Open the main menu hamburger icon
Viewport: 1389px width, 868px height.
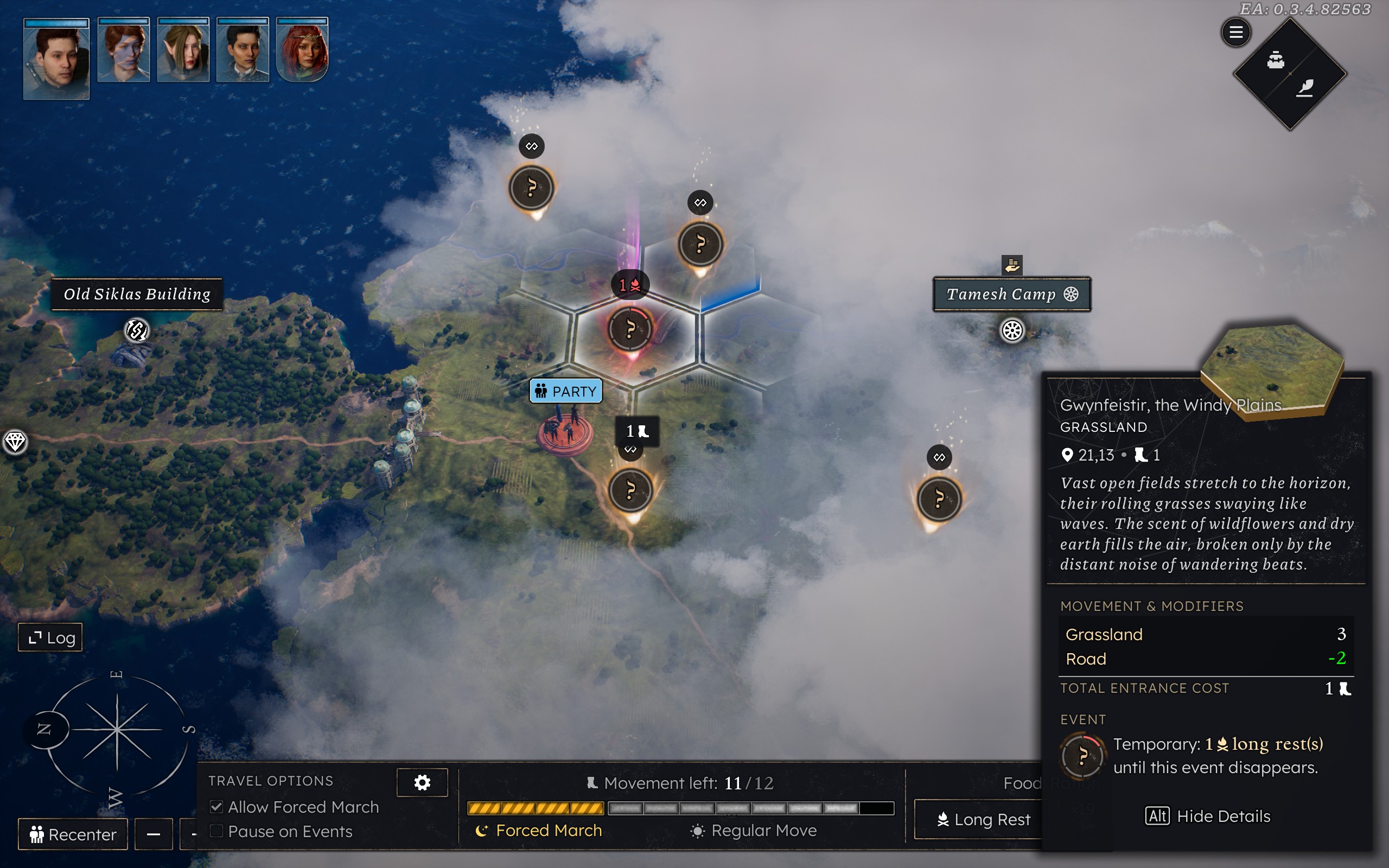[1237, 32]
